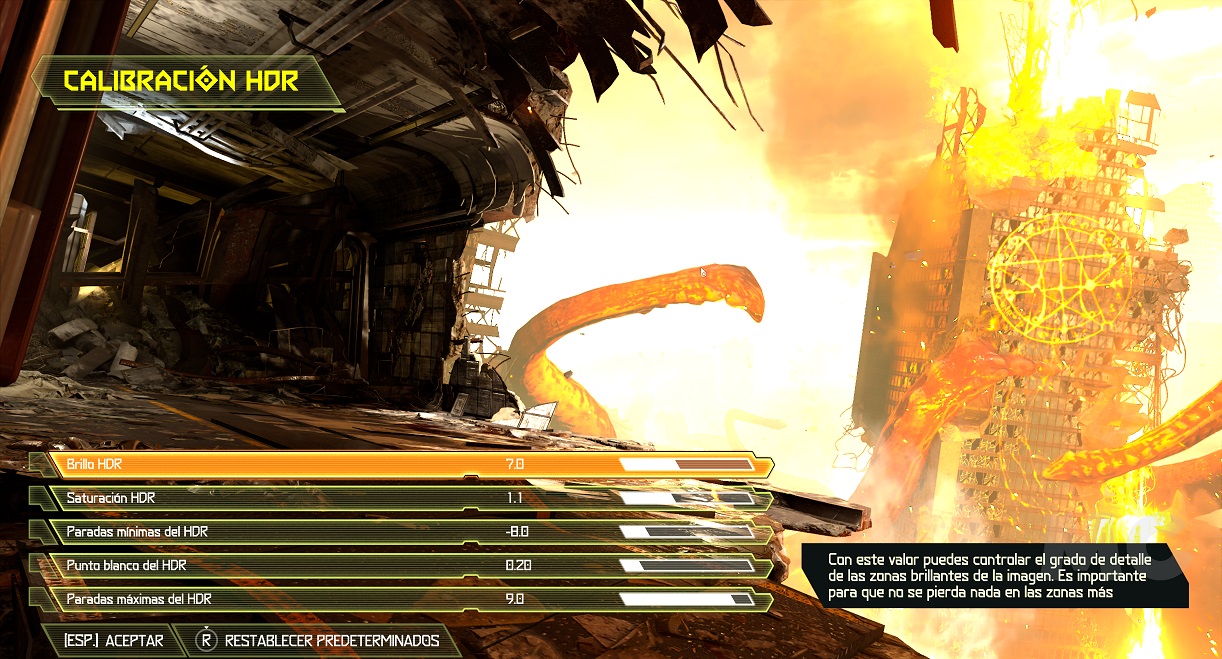Set the Brillo HDR slider bar
Viewport: 1222px width, 659px height.
[687, 465]
